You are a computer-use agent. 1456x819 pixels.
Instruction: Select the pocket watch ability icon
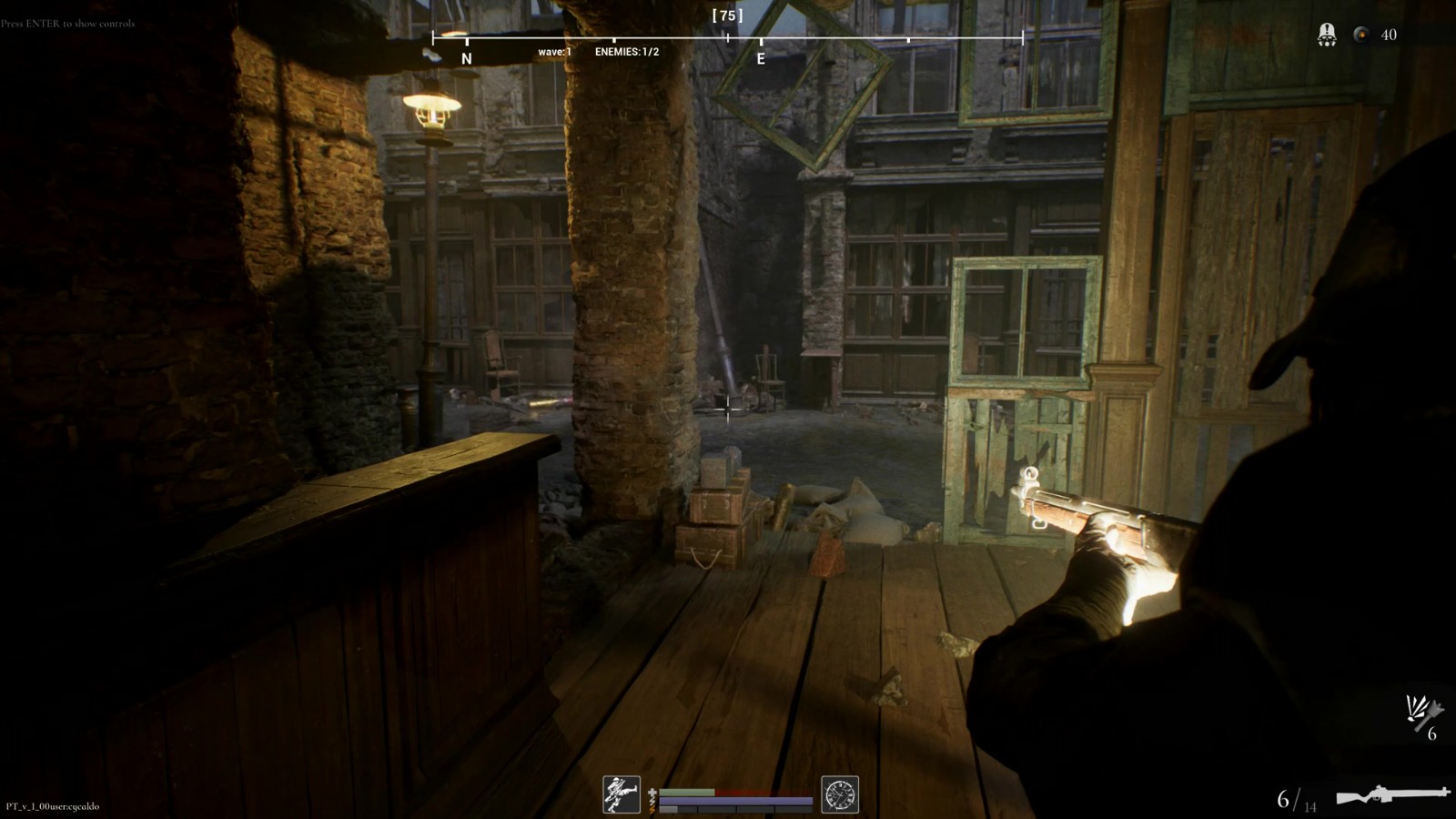(840, 794)
